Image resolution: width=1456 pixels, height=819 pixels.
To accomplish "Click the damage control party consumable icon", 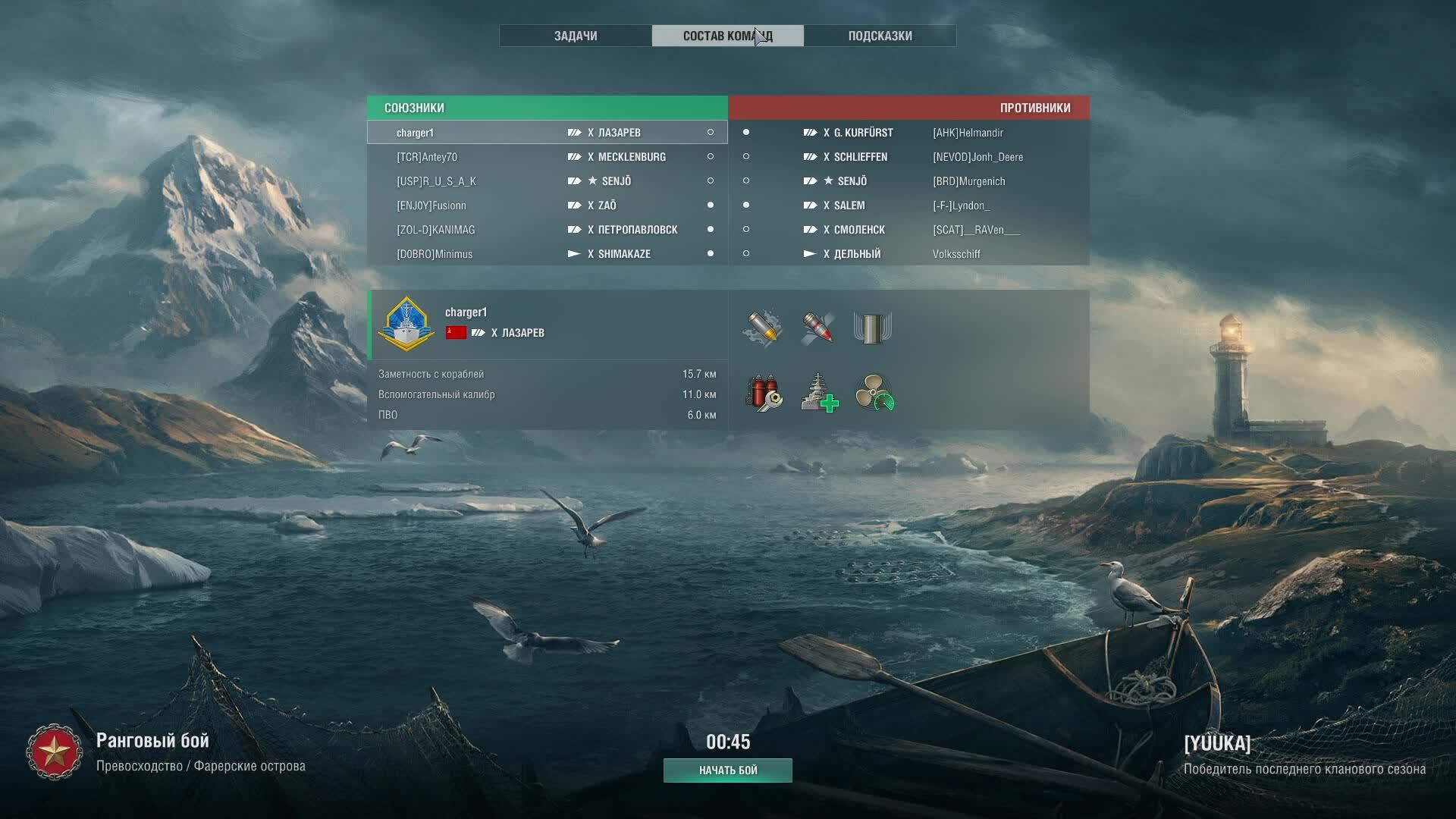I will click(x=763, y=393).
